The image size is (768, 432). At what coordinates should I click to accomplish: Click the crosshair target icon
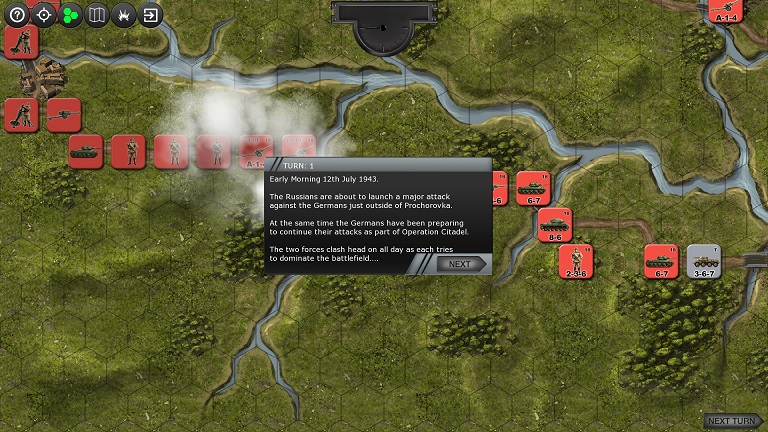[44, 15]
